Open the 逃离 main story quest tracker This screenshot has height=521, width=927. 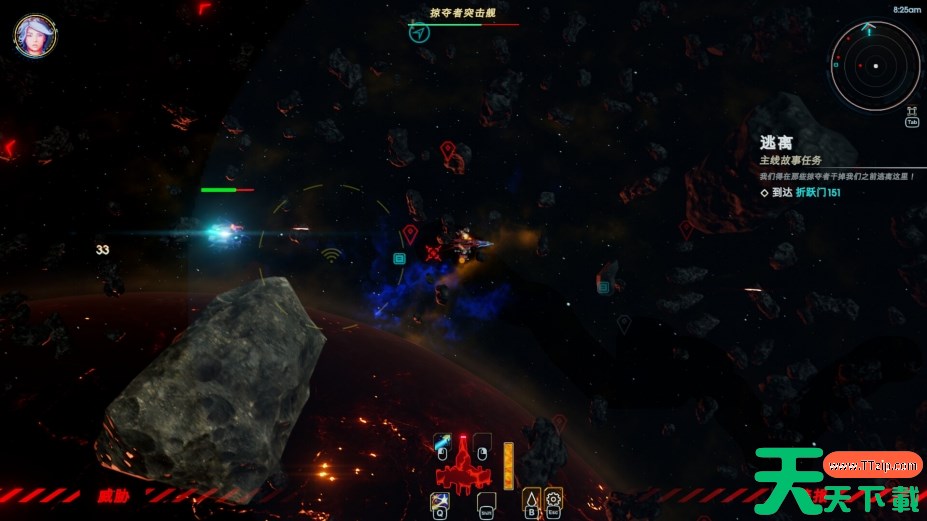click(x=777, y=143)
